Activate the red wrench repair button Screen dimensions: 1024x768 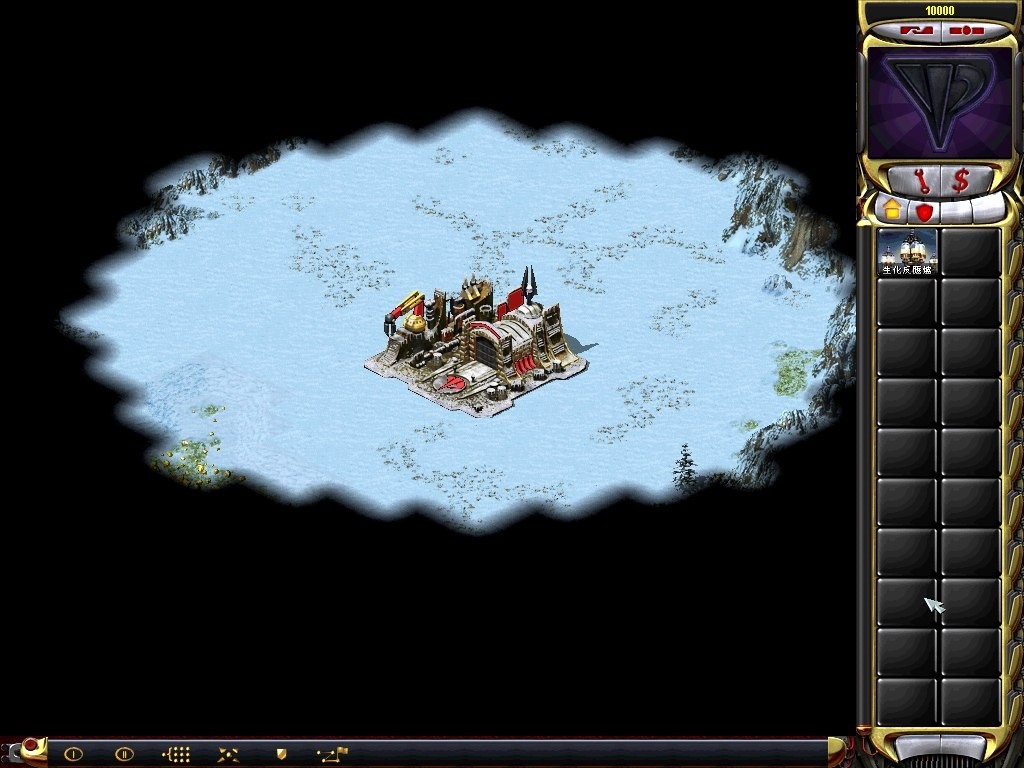[921, 181]
